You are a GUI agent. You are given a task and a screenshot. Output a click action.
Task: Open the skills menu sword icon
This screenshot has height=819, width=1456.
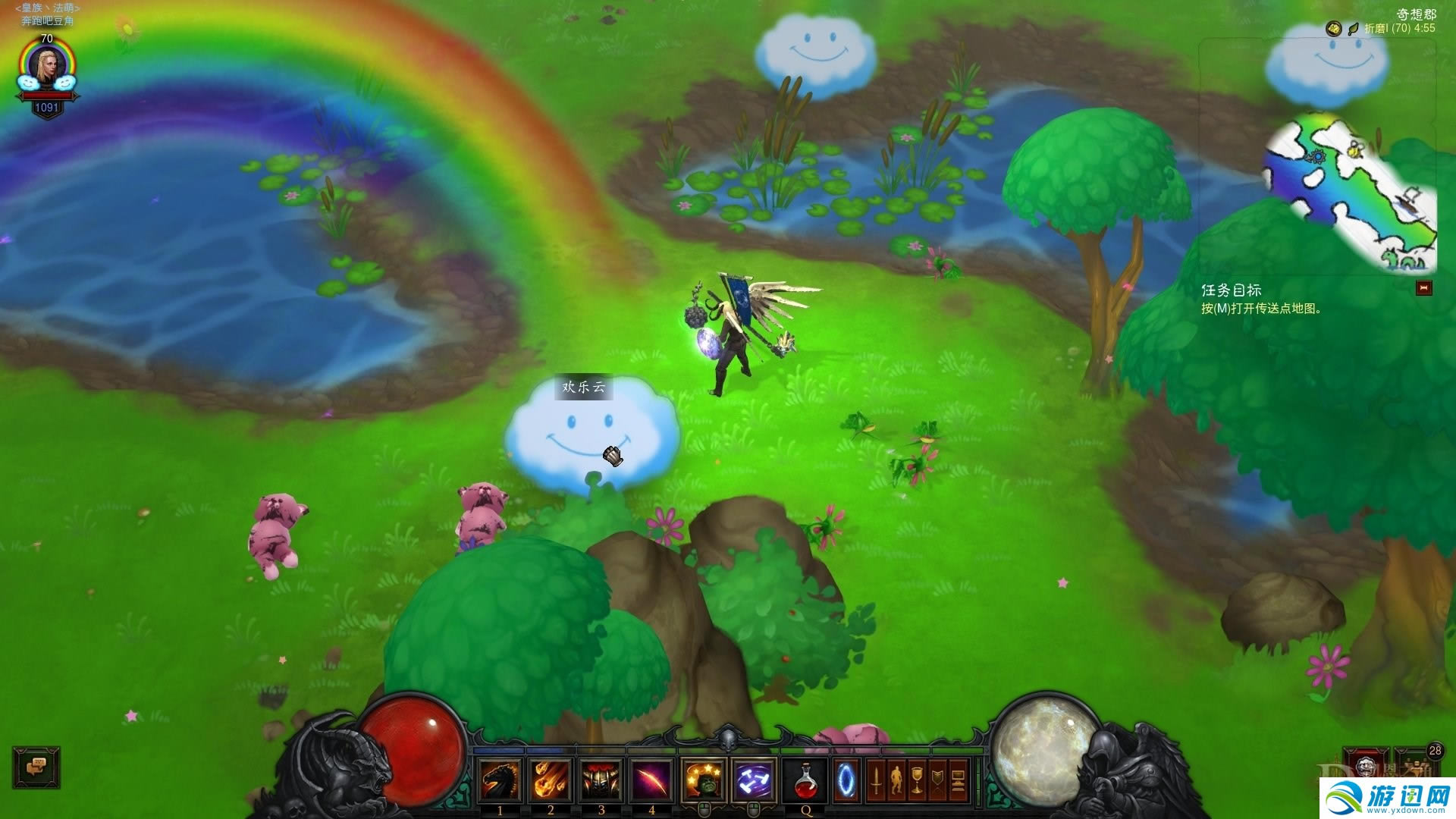pos(876,780)
